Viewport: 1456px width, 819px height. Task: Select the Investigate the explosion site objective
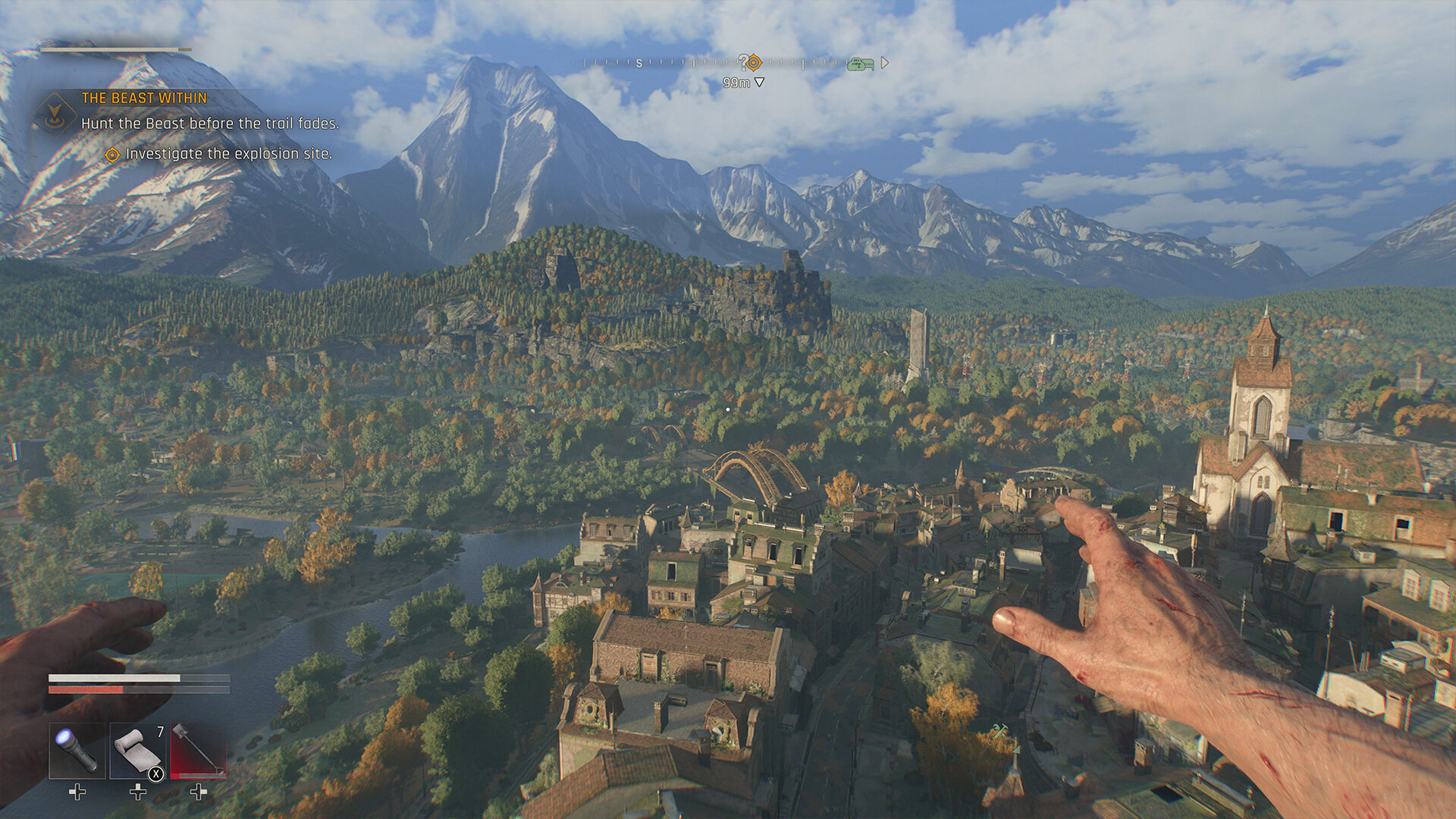pos(228,154)
